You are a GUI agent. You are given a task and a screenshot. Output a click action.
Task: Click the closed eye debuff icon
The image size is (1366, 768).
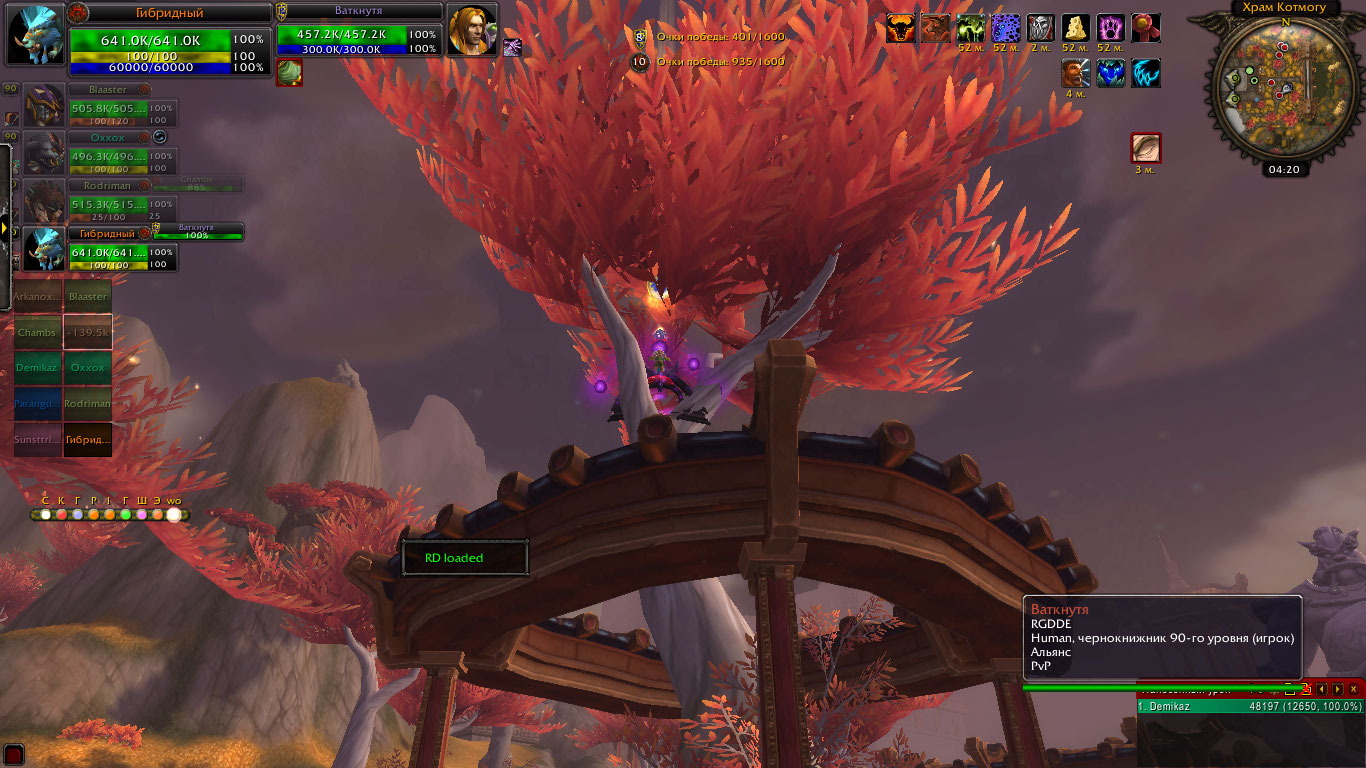(1145, 148)
